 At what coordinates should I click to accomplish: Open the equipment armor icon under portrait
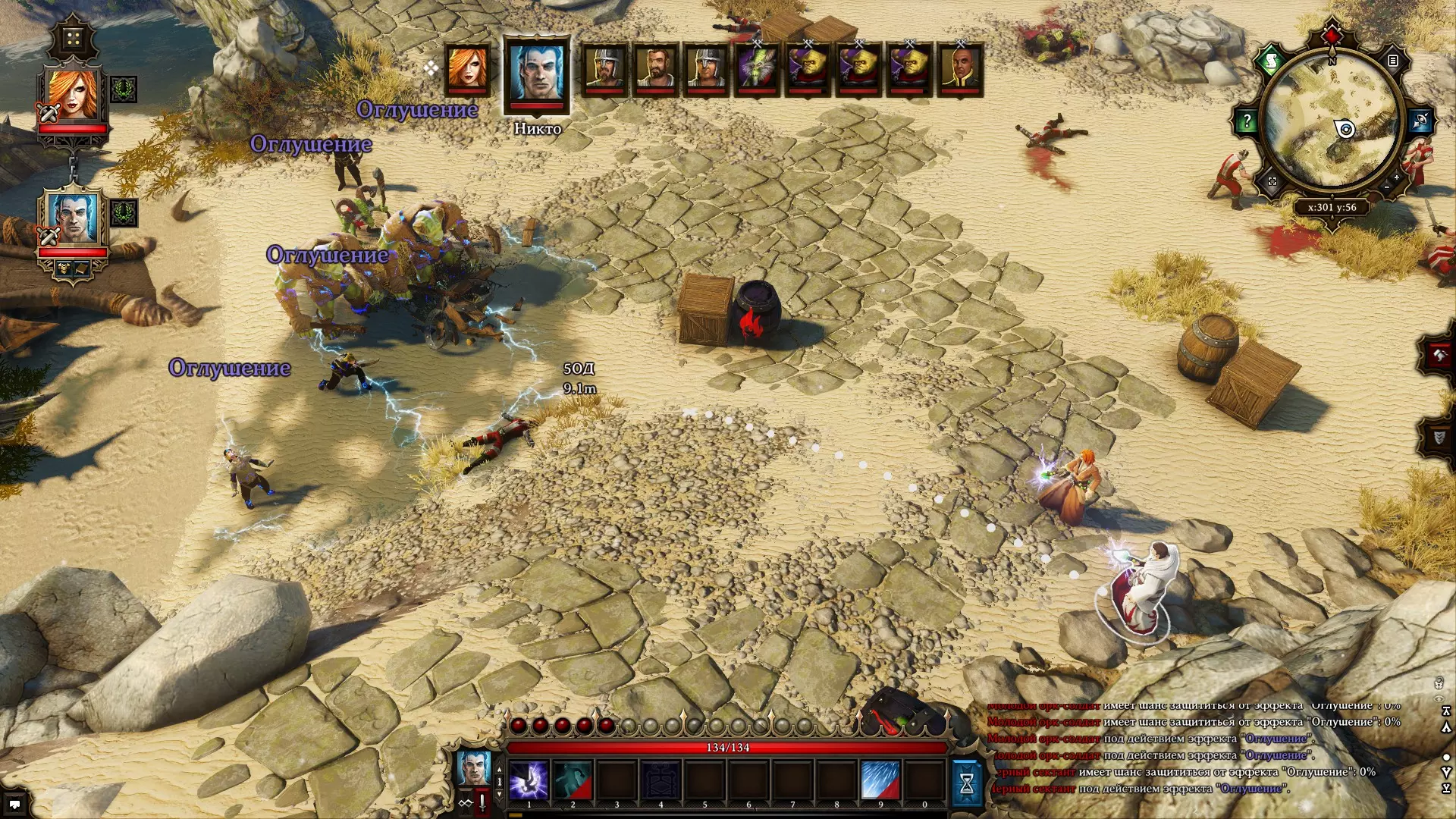tap(64, 268)
